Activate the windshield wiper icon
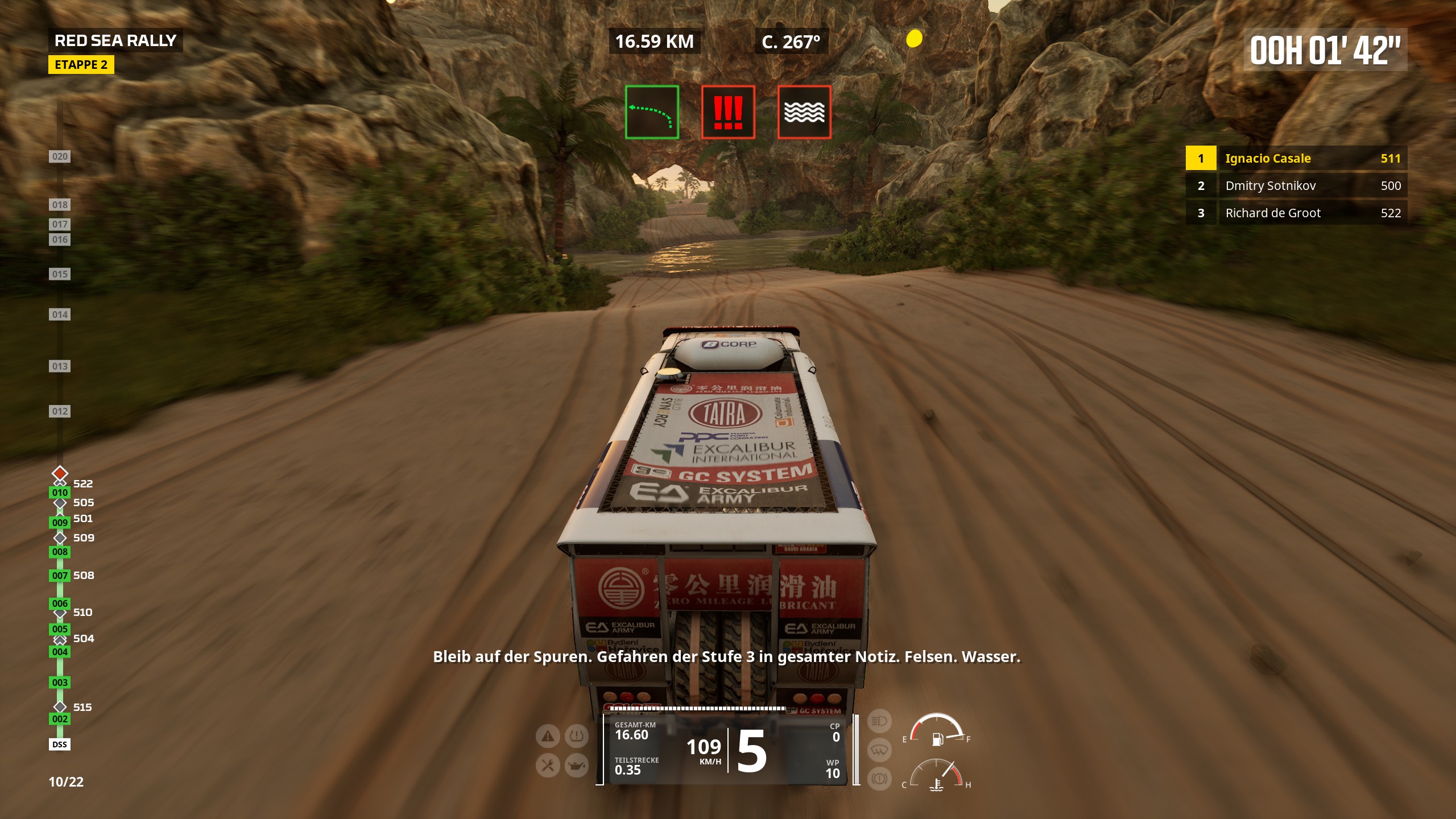This screenshot has width=1456, height=819. tap(879, 750)
